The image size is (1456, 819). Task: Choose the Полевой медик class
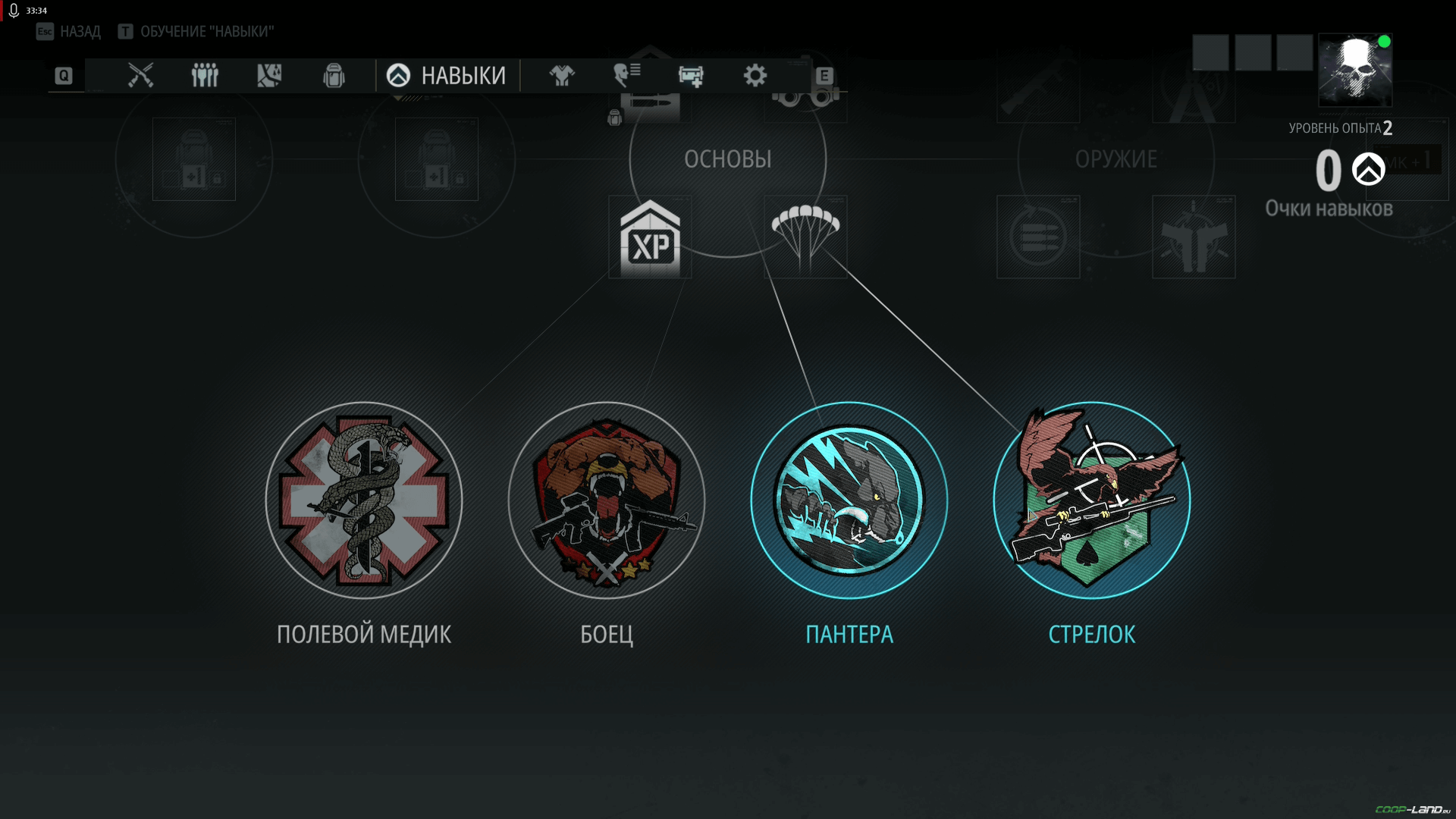pyautogui.click(x=364, y=500)
